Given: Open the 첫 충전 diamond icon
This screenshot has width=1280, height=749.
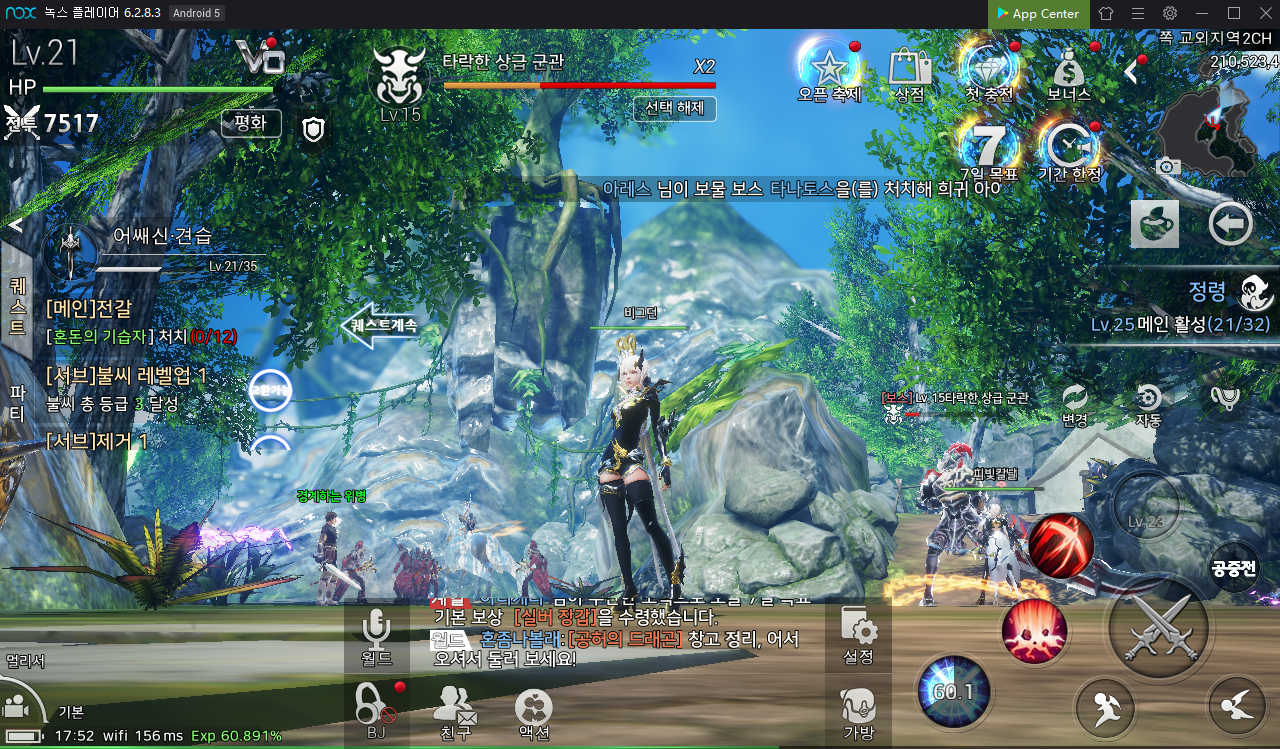Looking at the screenshot, I should click(989, 70).
